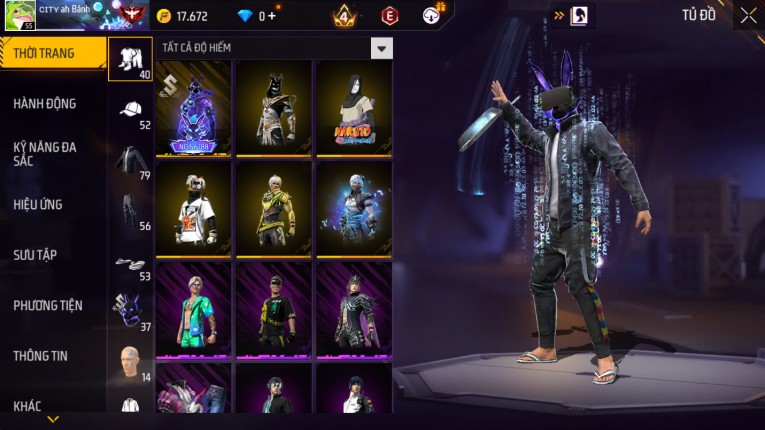Go to the Sưu Tập category

[36, 255]
